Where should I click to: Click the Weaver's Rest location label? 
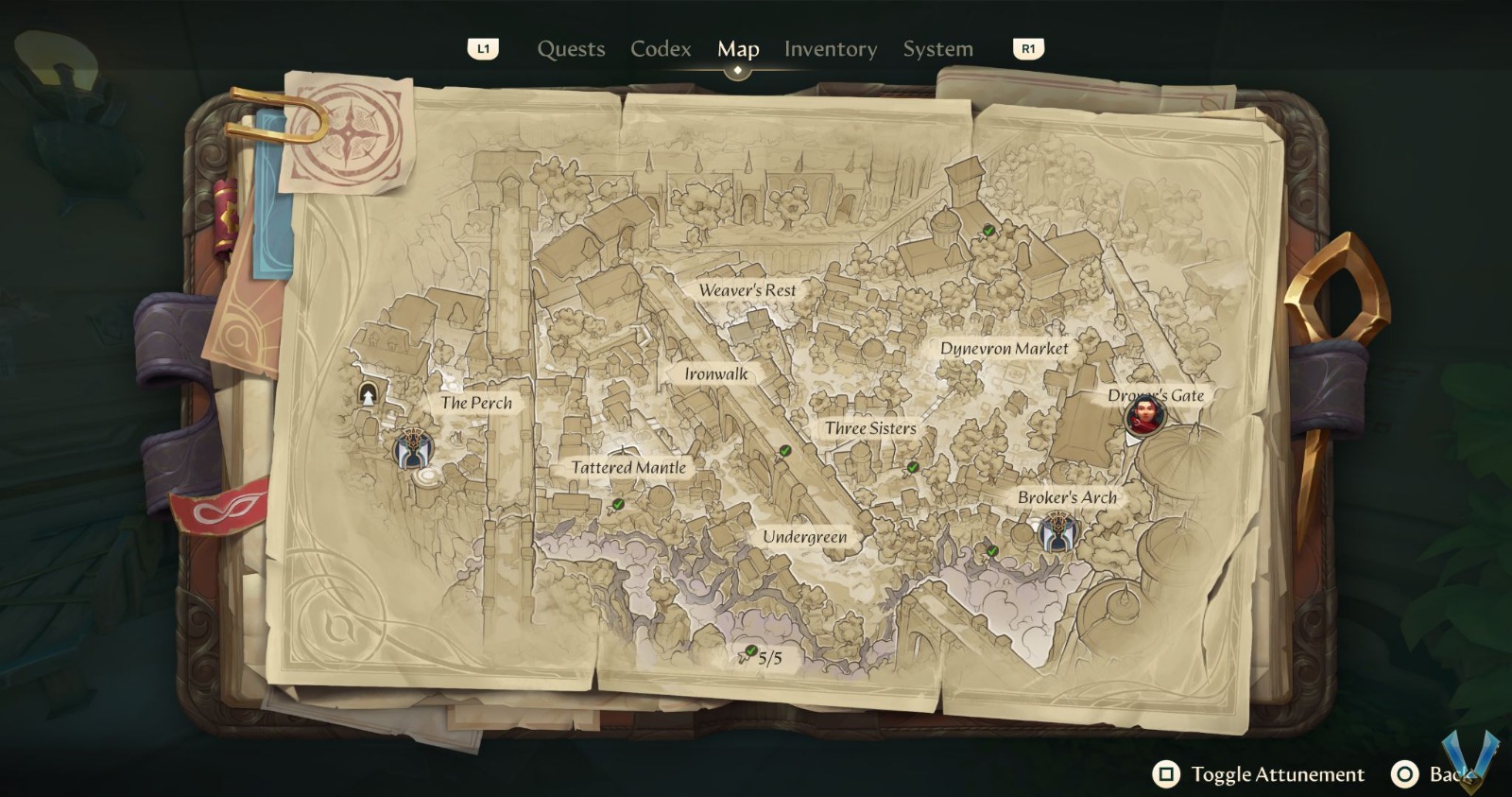(747, 290)
